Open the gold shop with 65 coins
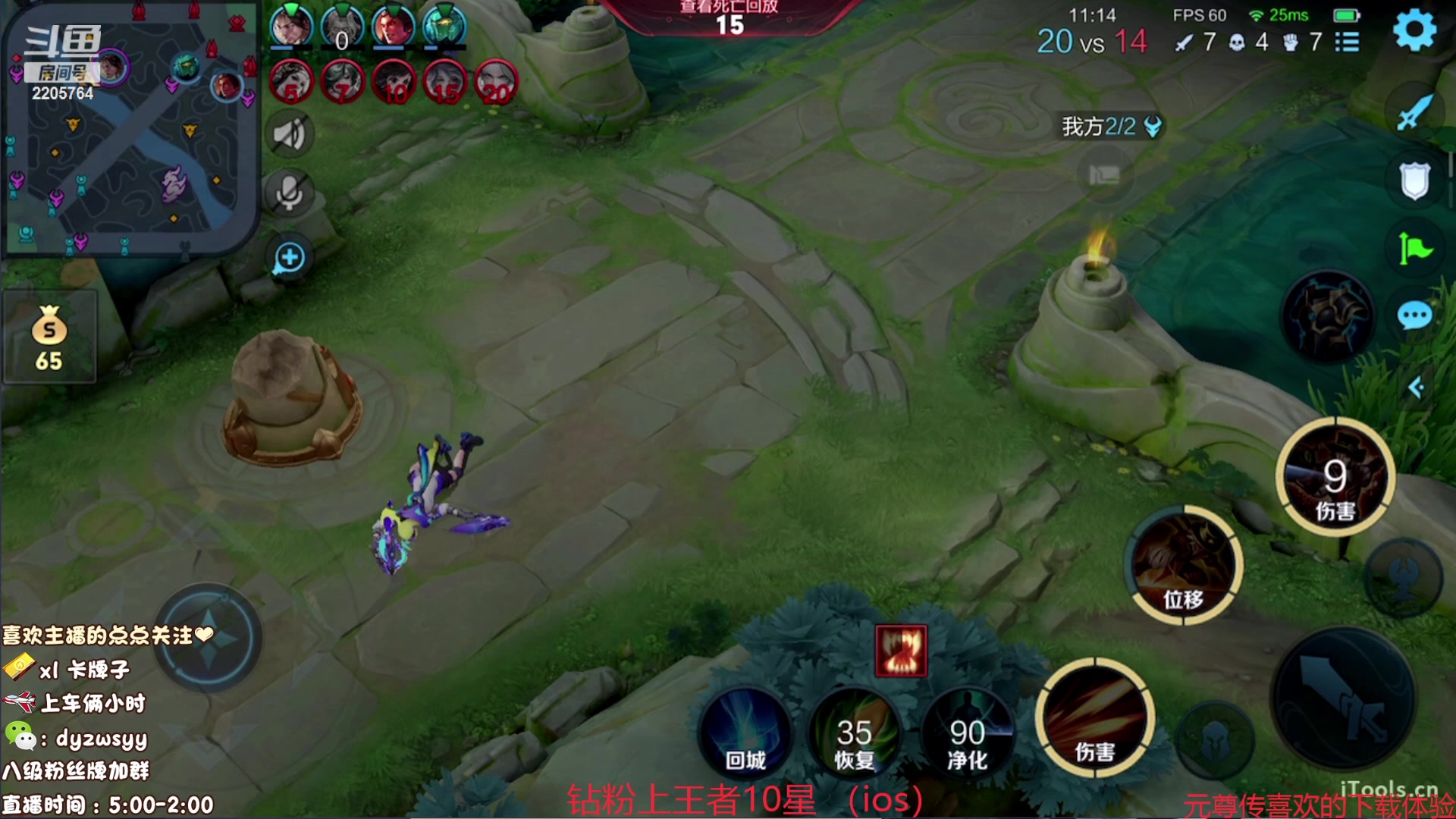The height and width of the screenshot is (819, 1456). pos(49,337)
